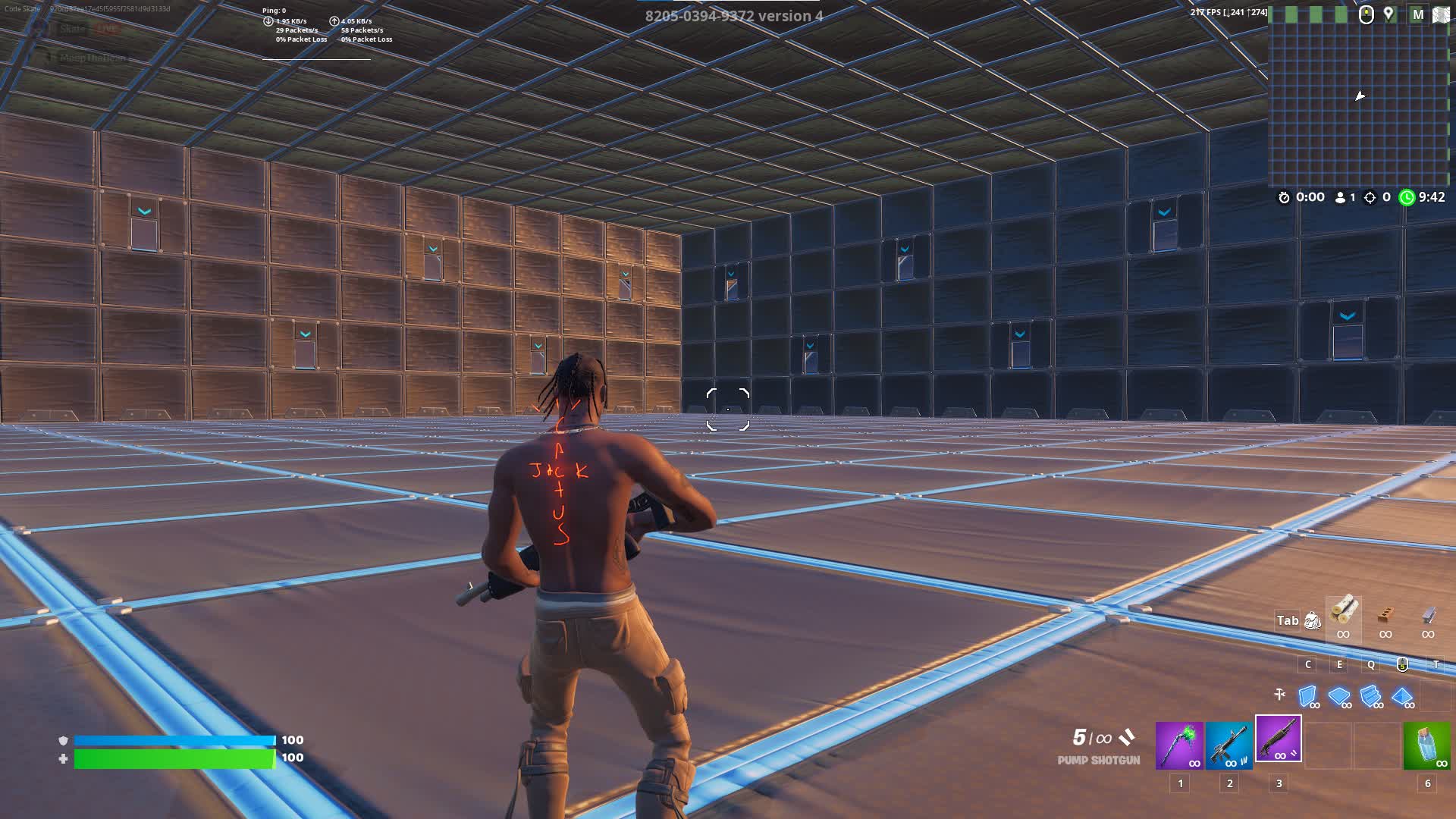
Task: Select the wall build piece icon
Action: pos(1307,695)
